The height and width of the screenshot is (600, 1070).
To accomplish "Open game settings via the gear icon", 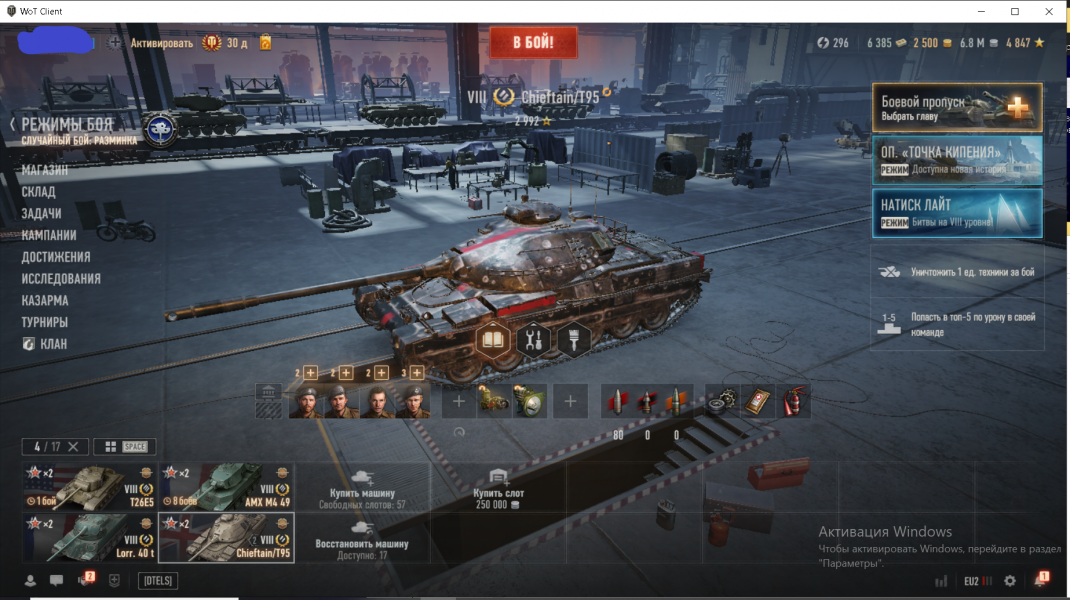I will point(1010,580).
